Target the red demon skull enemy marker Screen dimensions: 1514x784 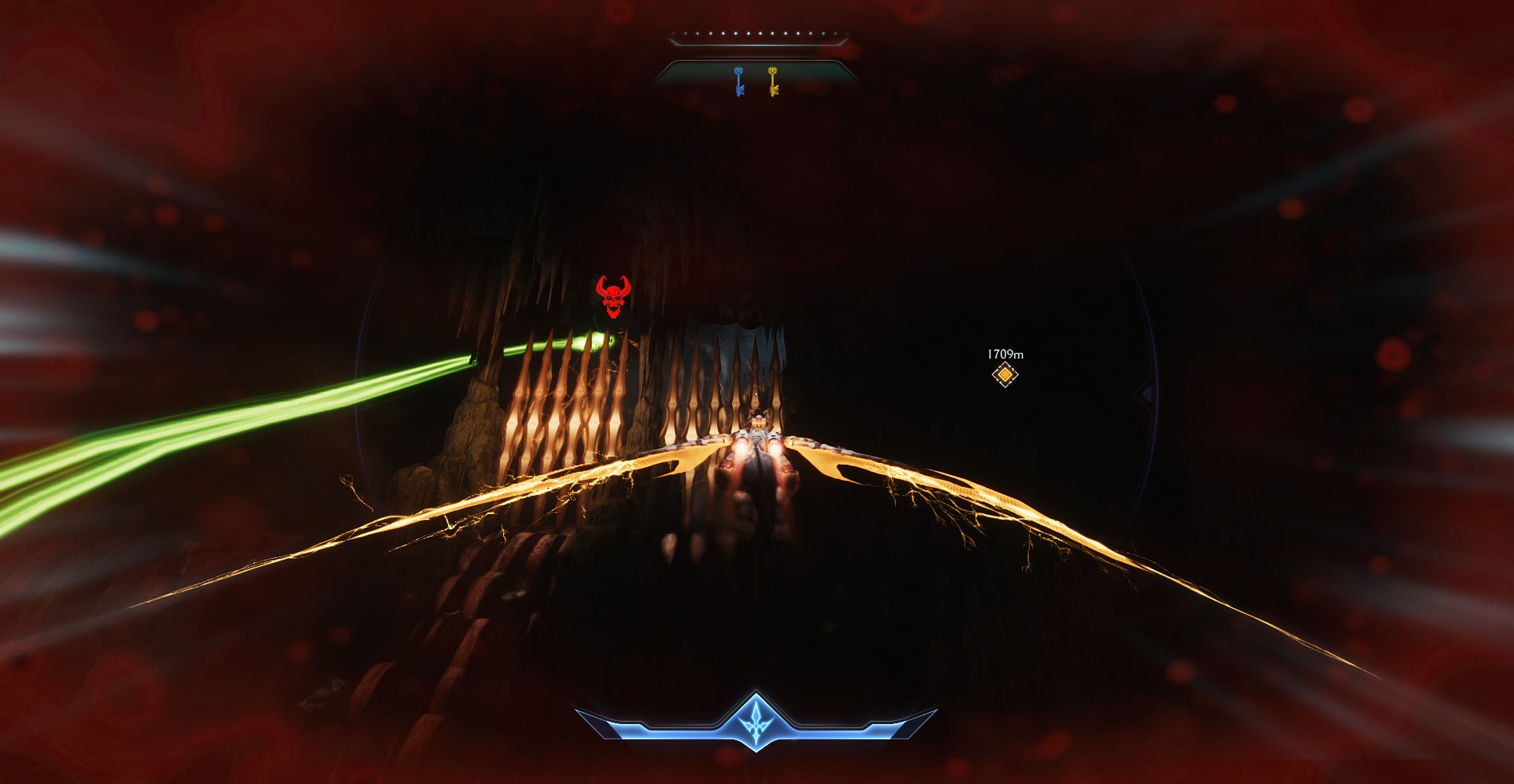tap(613, 297)
